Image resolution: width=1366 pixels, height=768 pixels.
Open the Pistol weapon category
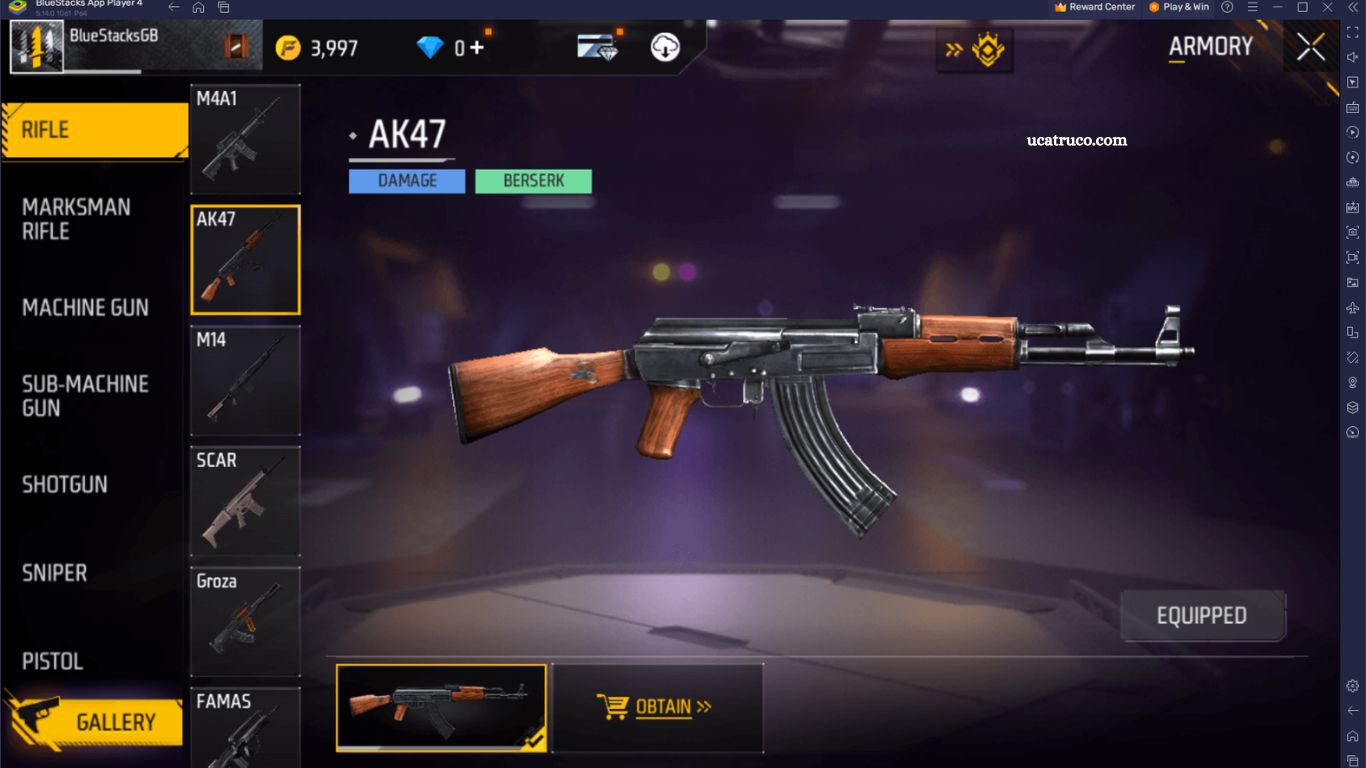52,661
